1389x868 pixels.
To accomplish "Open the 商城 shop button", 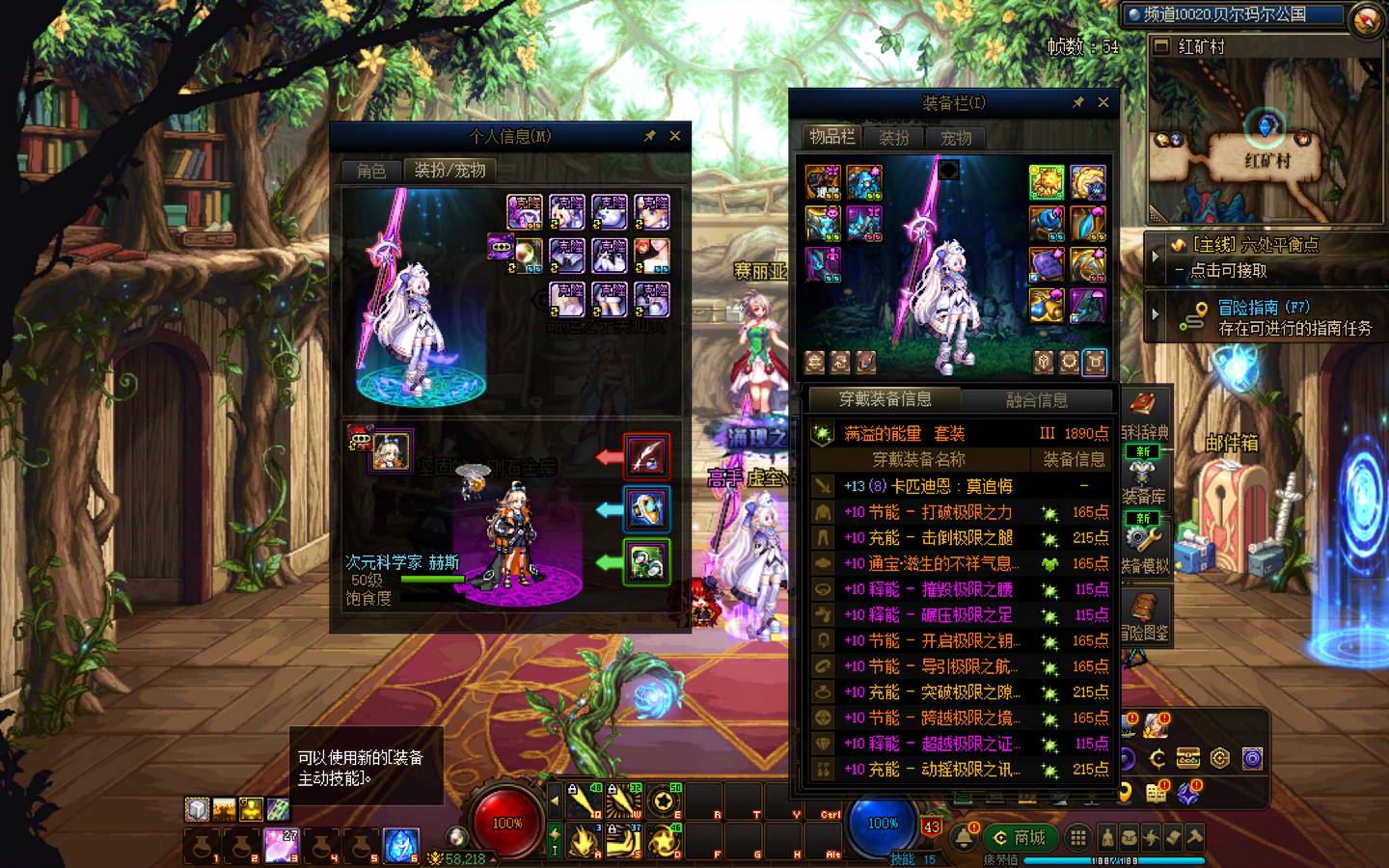I will (x=1021, y=837).
